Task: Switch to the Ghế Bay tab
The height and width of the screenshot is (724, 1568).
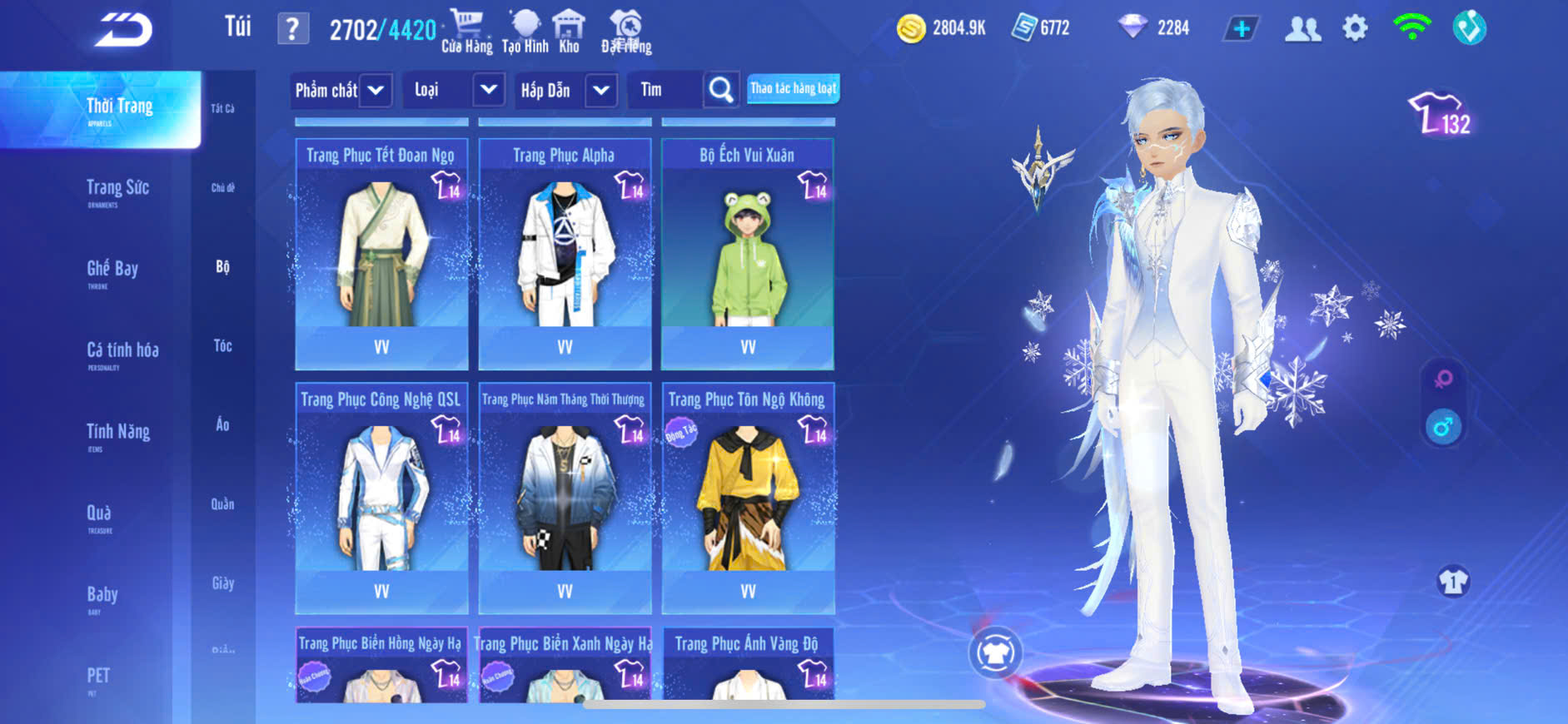Action: pyautogui.click(x=112, y=270)
